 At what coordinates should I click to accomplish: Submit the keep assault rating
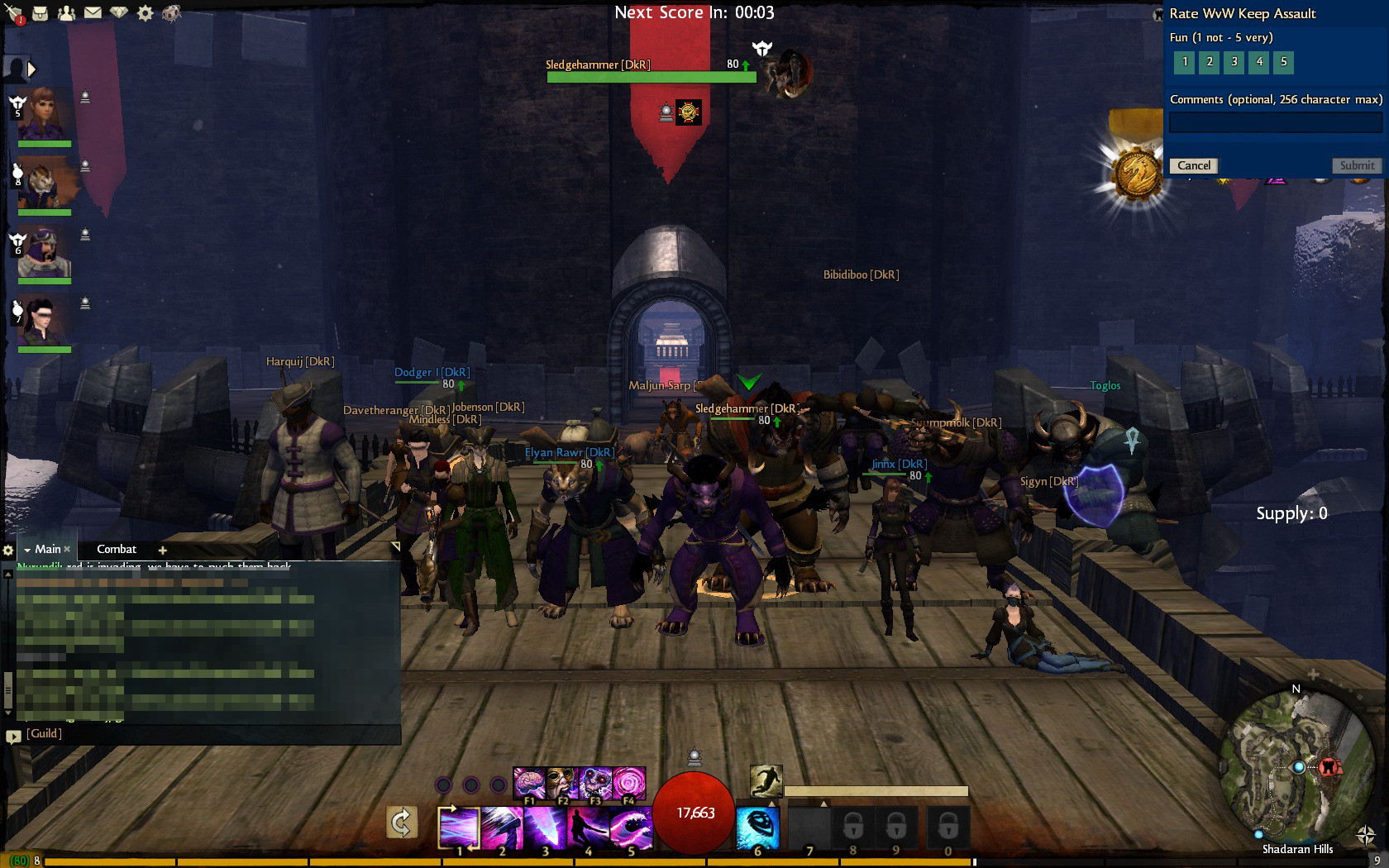click(x=1356, y=166)
